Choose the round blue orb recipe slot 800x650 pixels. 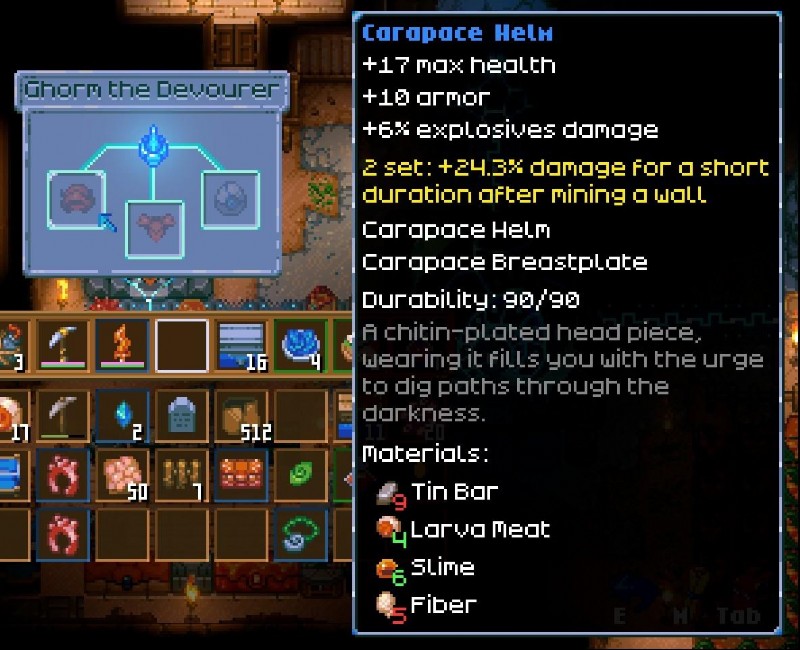(x=230, y=198)
